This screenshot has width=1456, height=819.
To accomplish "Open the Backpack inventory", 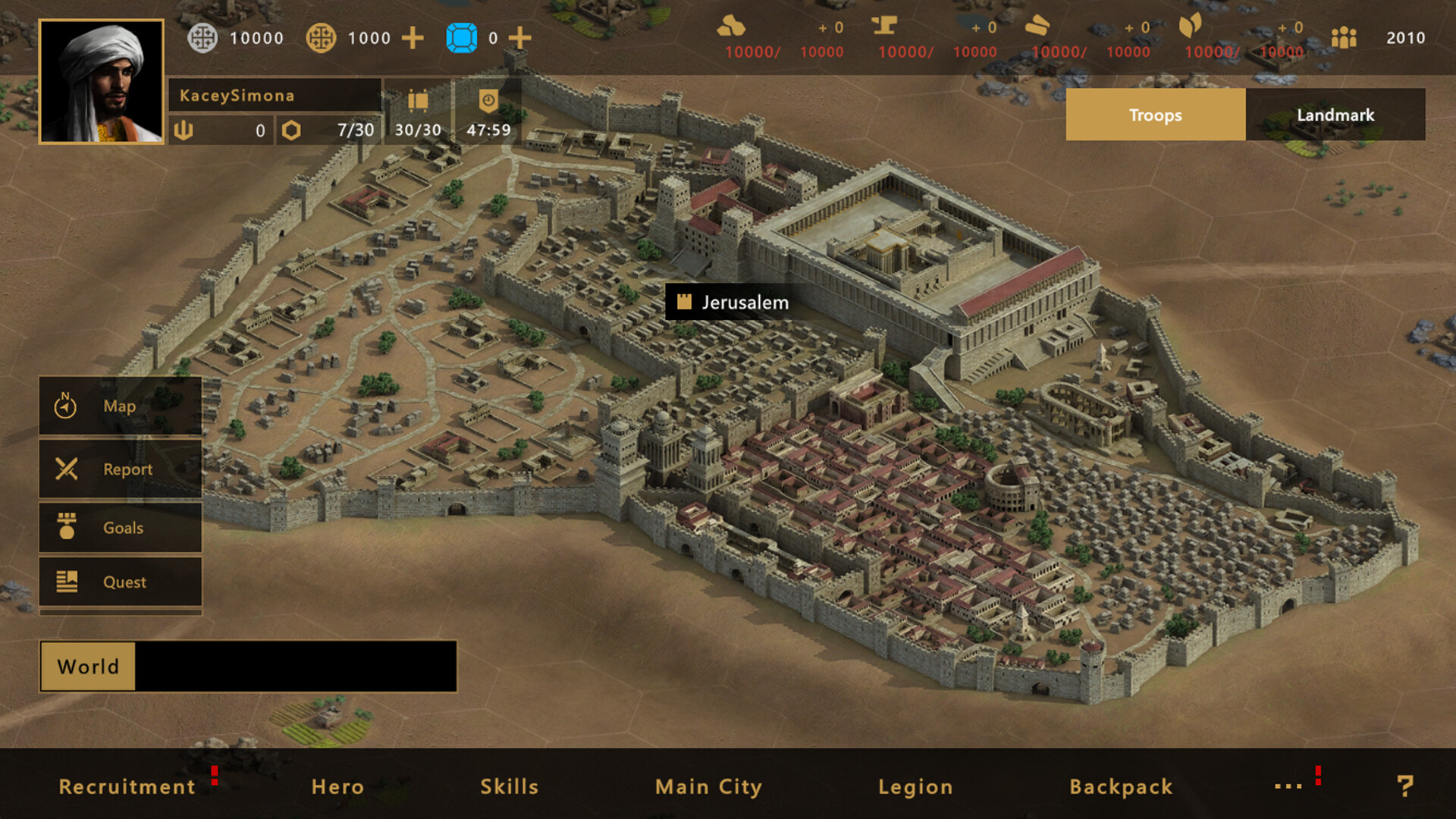I will tap(1119, 786).
